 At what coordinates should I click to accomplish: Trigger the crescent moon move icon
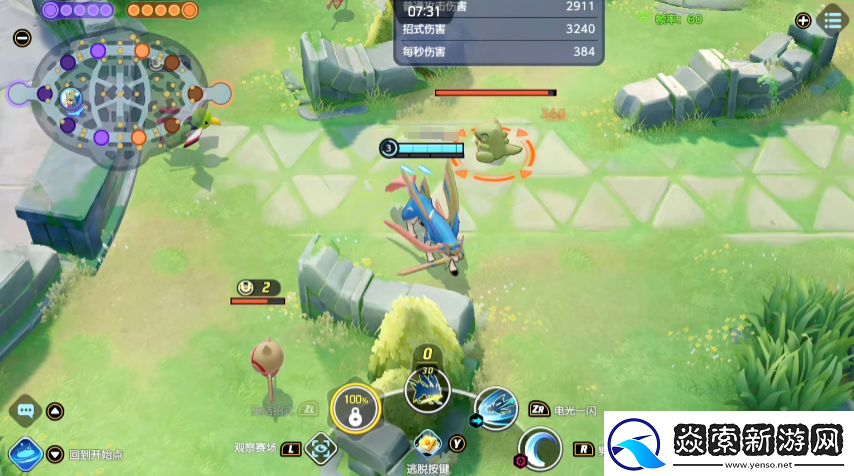541,449
